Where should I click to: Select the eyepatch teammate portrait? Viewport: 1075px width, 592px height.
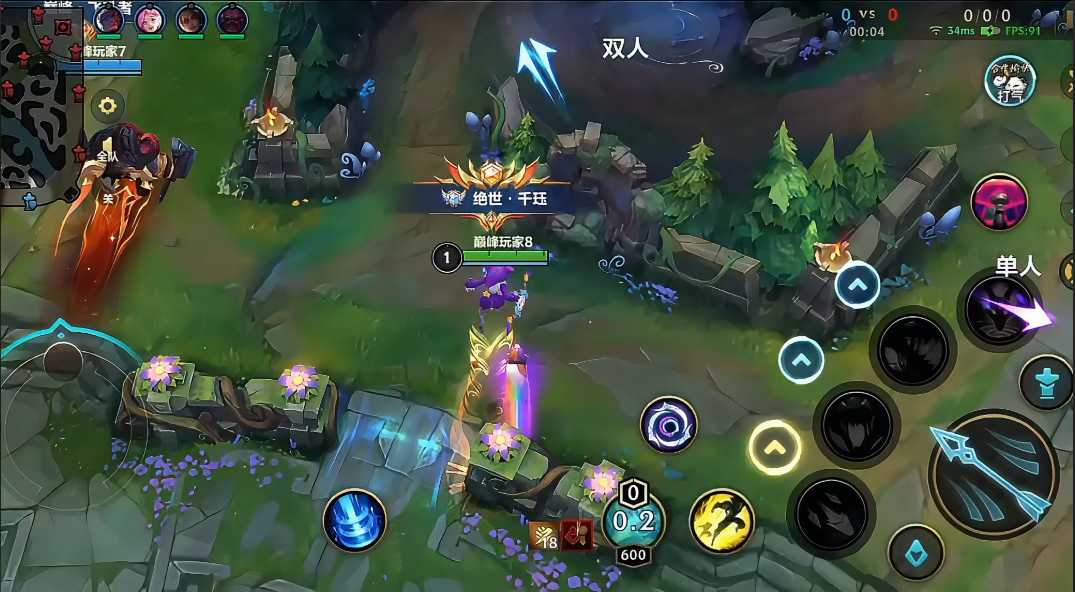(x=191, y=19)
